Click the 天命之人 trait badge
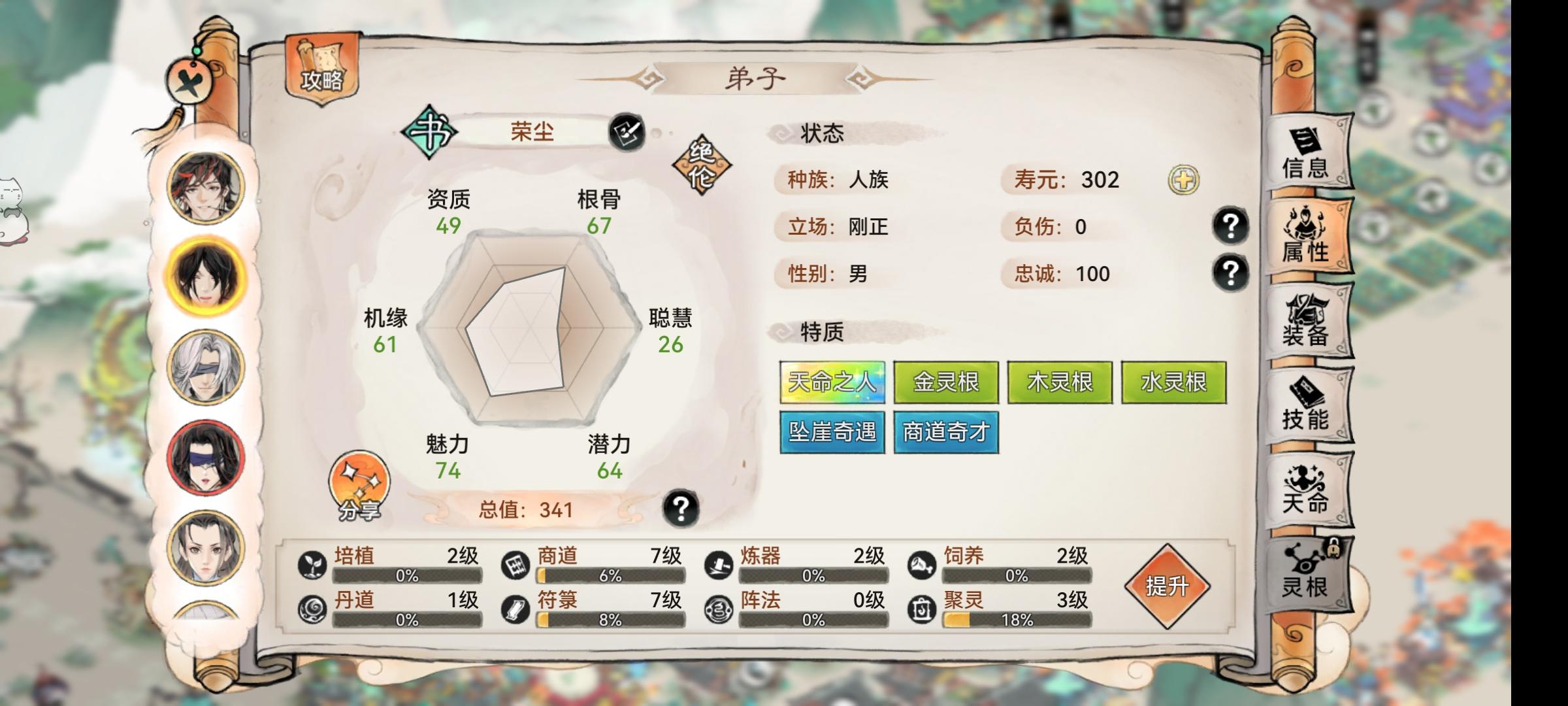The image size is (1568, 706). (833, 383)
